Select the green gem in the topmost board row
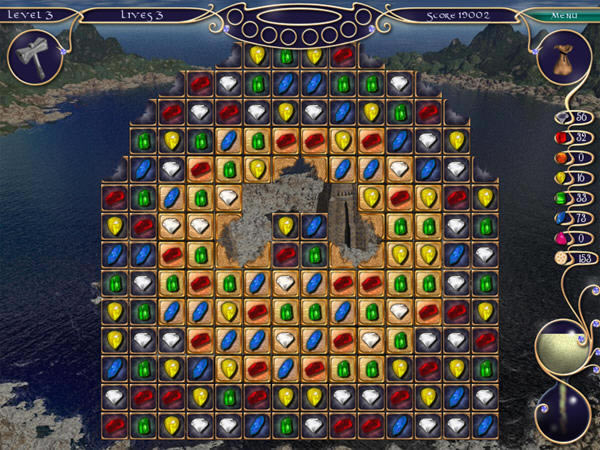This screenshot has width=600, height=450. pos(285,56)
